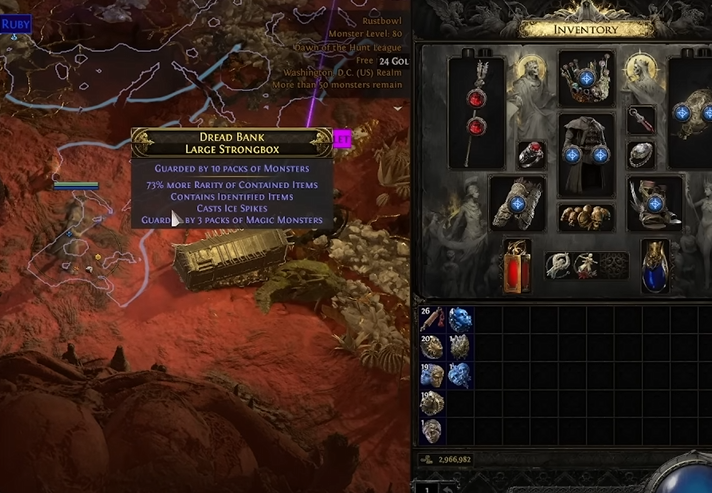Viewport: 712px width, 493px height.
Task: Pick the ruby ring equipment slot
Action: pyautogui.click(x=529, y=154)
